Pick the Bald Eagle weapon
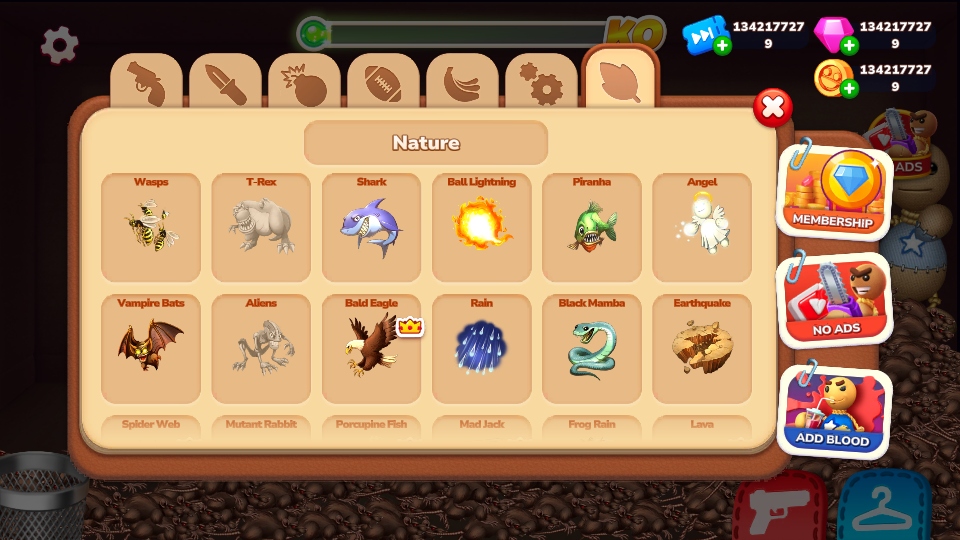Image resolution: width=960 pixels, height=540 pixels. [x=371, y=348]
